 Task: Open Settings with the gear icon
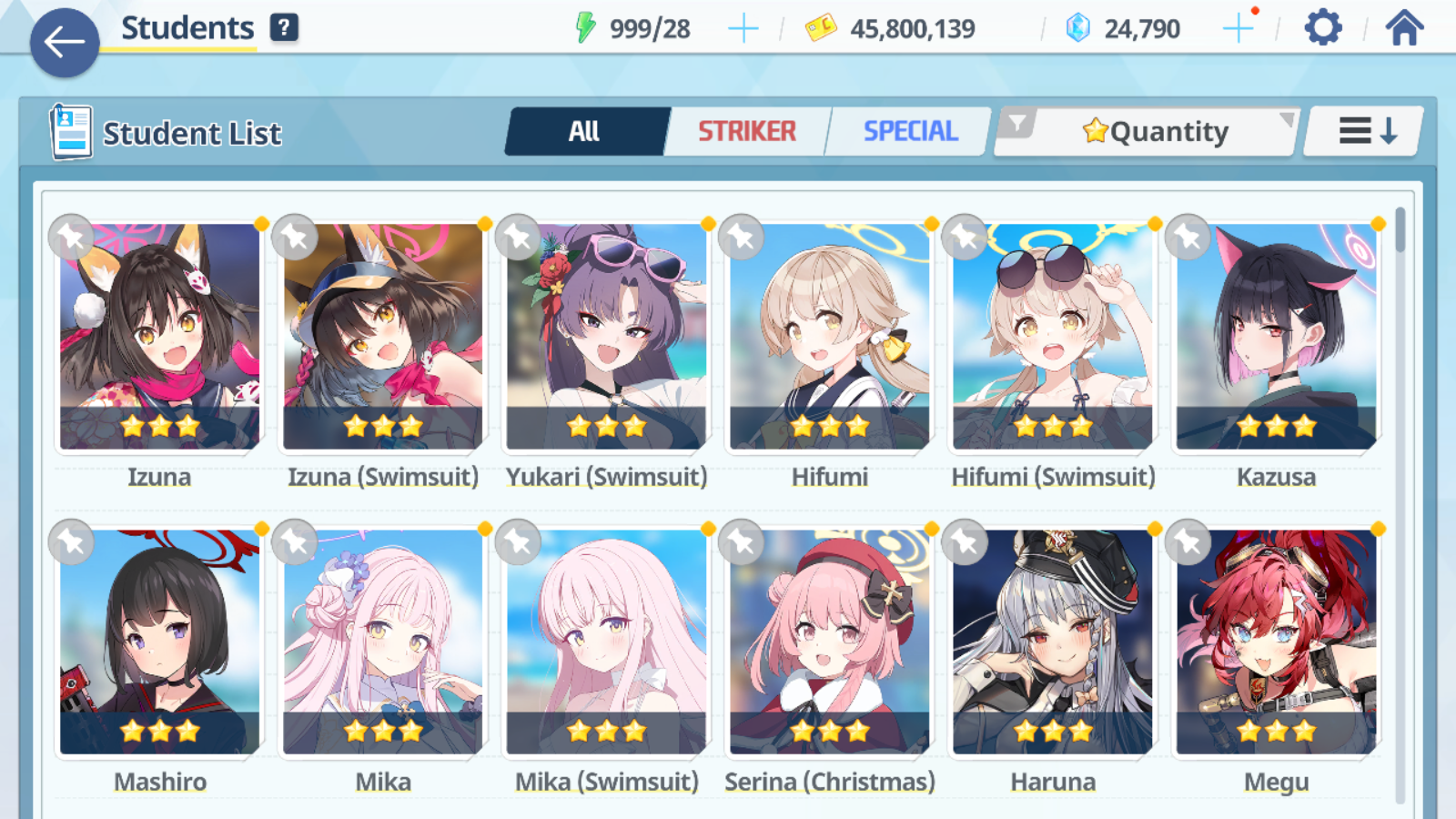pos(1321,27)
